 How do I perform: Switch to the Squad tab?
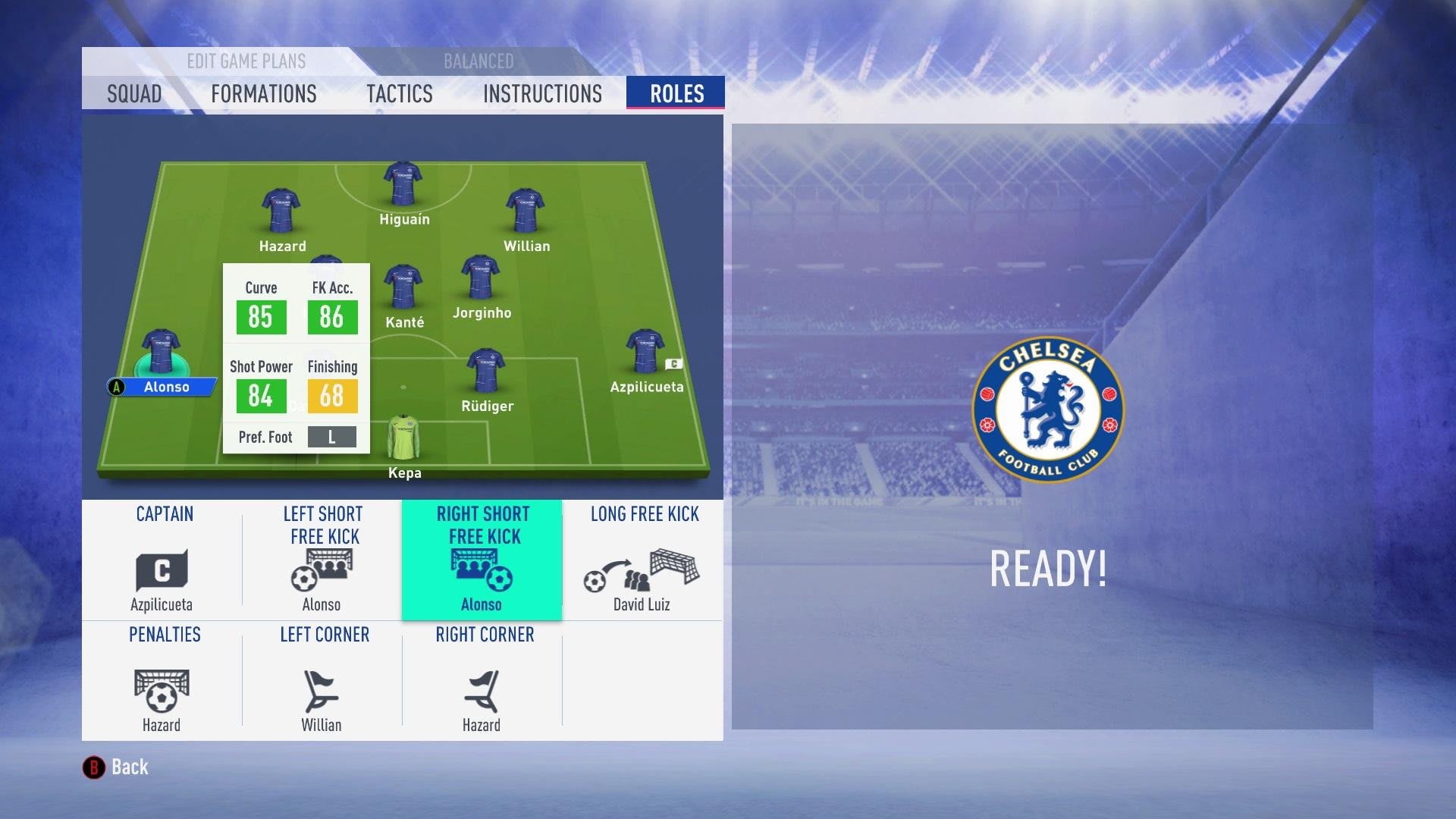tap(134, 94)
